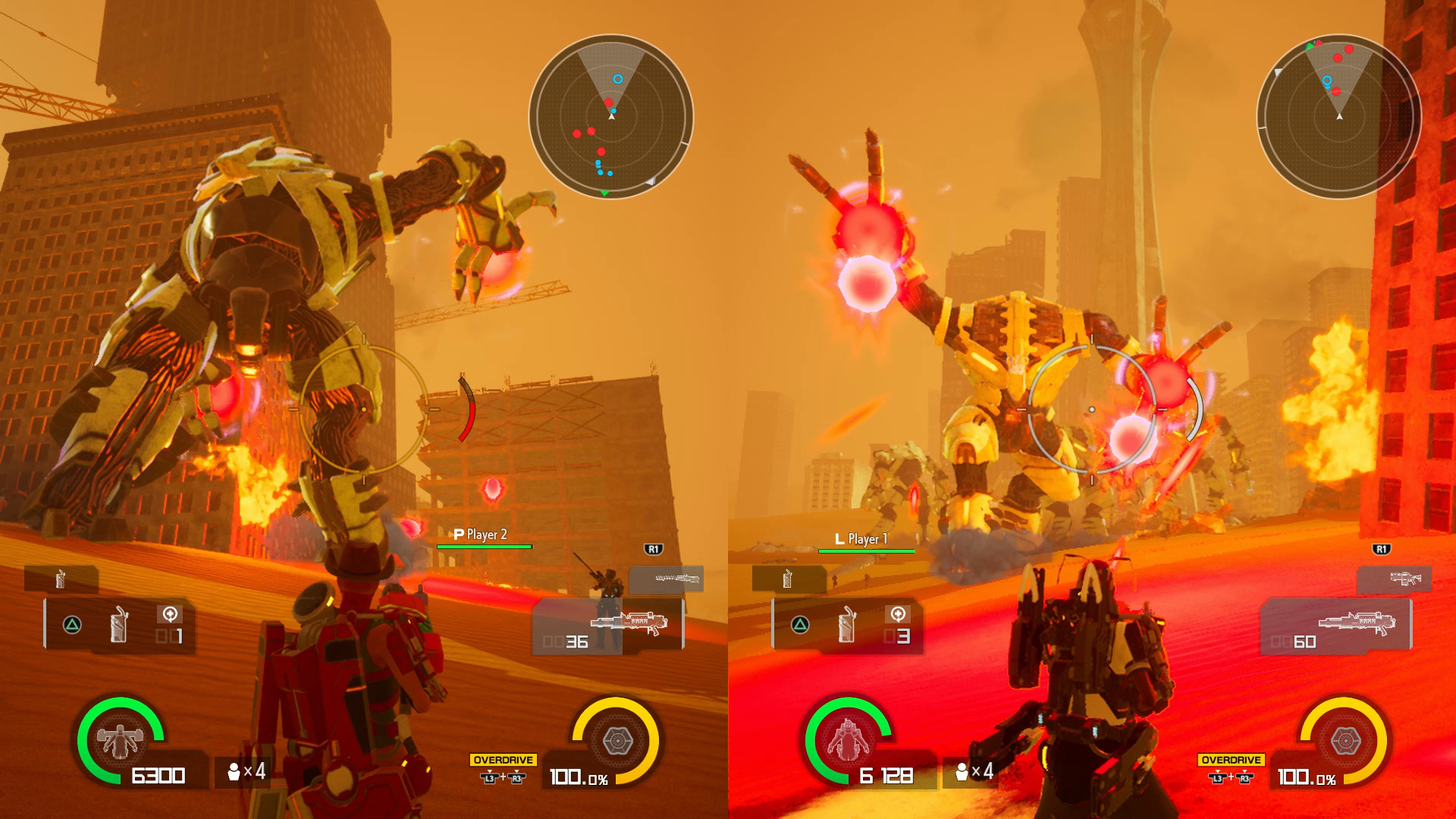Click the red mech armor gauge reading 6128
Image resolution: width=1456 pixels, height=819 pixels.
pos(848,741)
